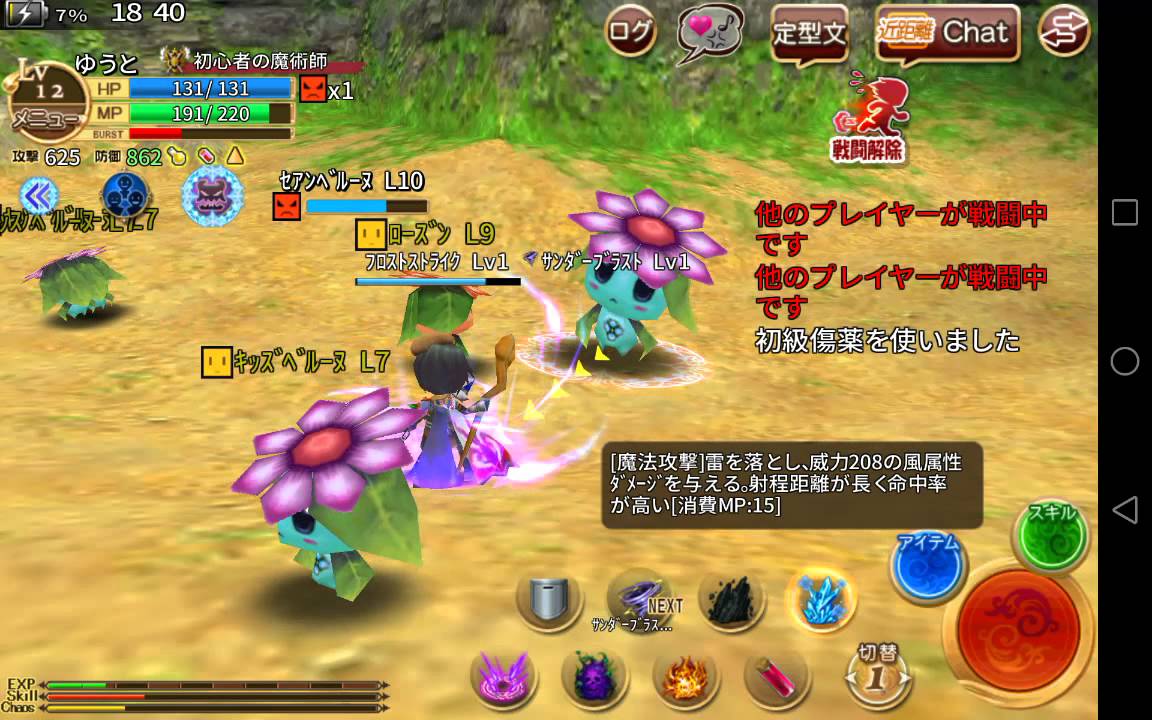Image resolution: width=1152 pixels, height=720 pixels.
Task: Use the purple lightning circle skill
Action: coord(504,677)
